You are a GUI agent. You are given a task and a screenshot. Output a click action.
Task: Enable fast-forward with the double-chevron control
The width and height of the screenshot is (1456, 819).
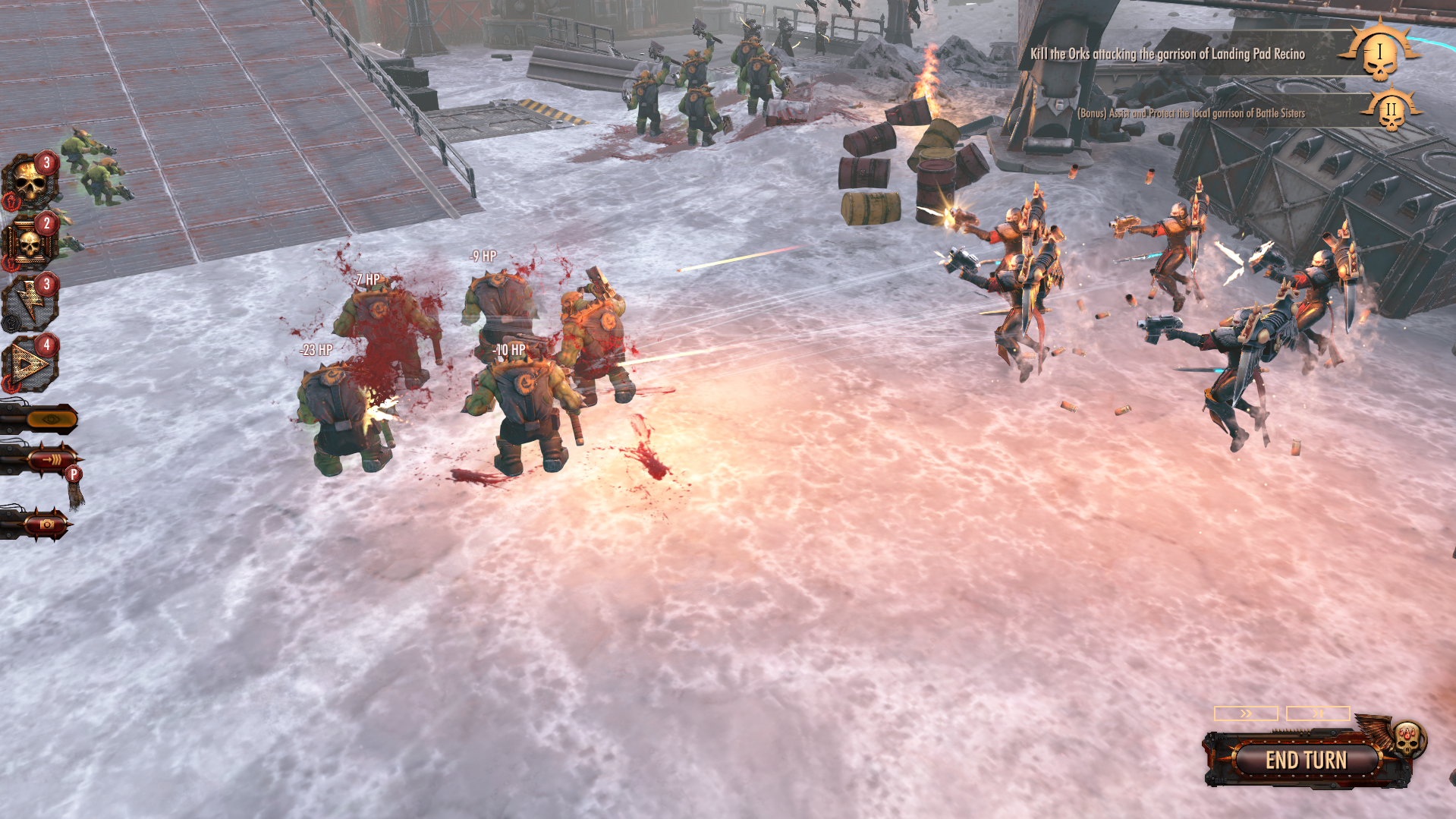pyautogui.click(x=1247, y=713)
